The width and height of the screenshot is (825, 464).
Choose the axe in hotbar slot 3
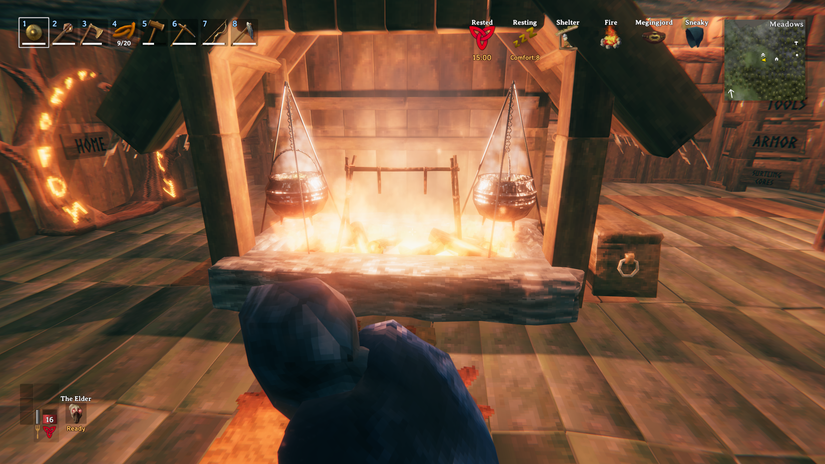94,33
